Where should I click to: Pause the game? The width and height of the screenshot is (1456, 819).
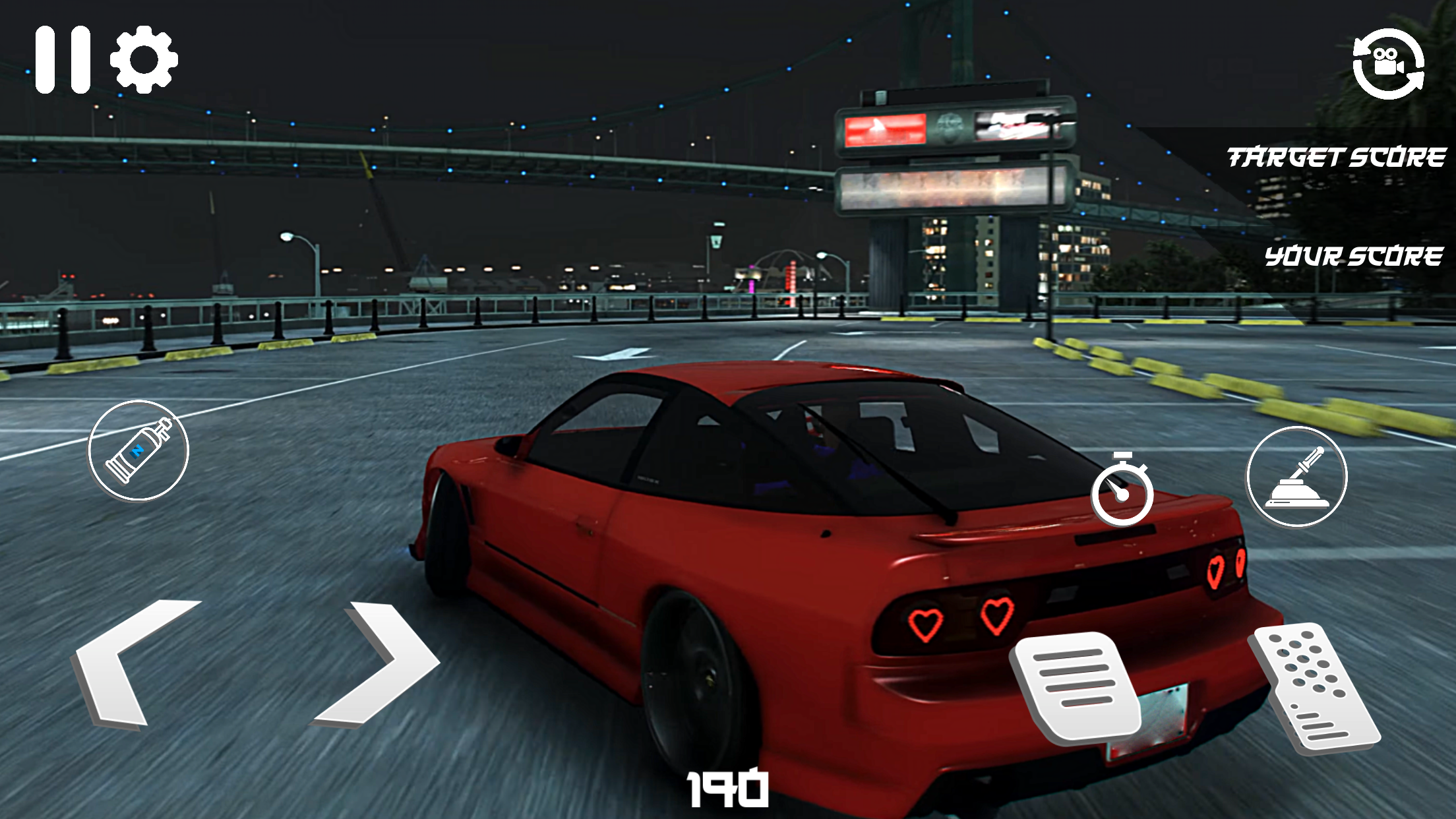pyautogui.click(x=63, y=59)
